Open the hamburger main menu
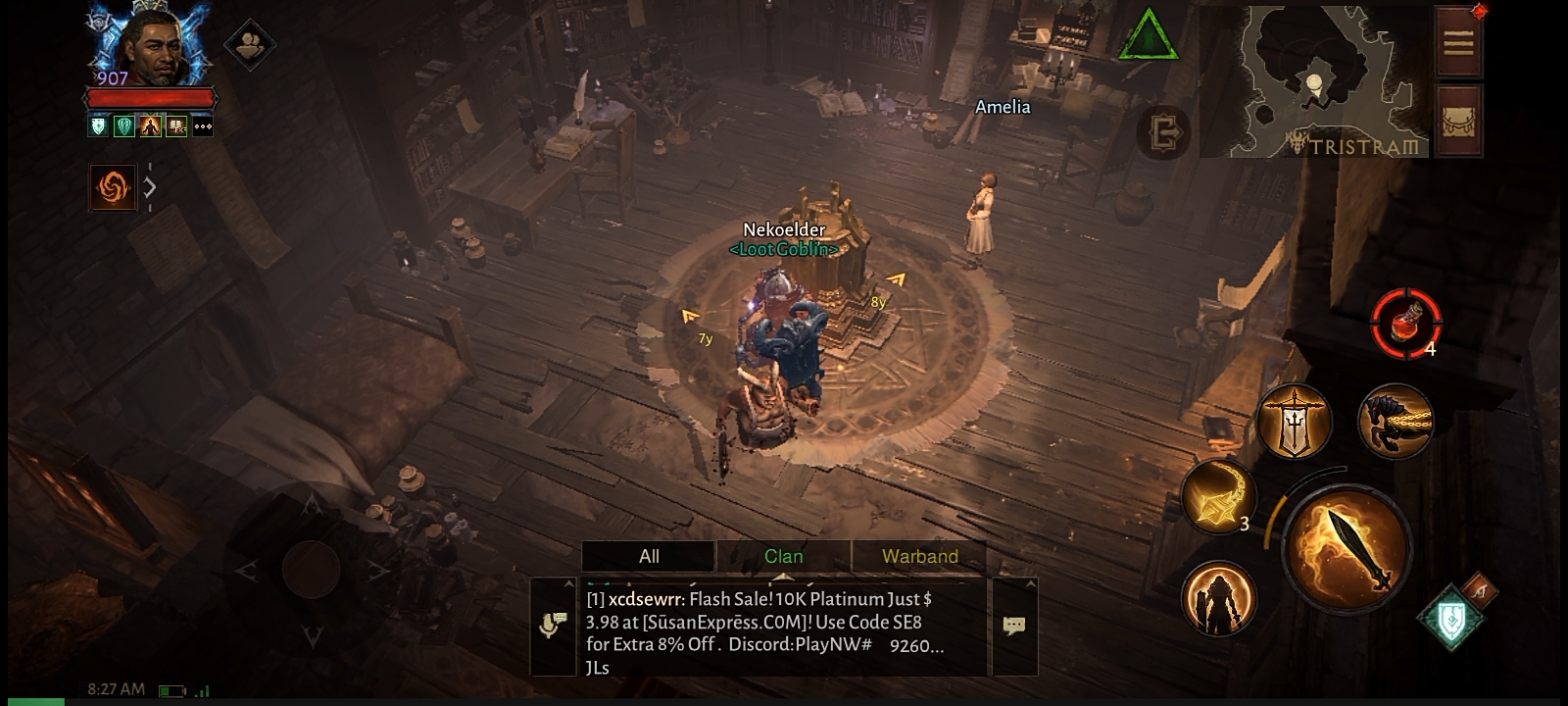 (x=1458, y=42)
